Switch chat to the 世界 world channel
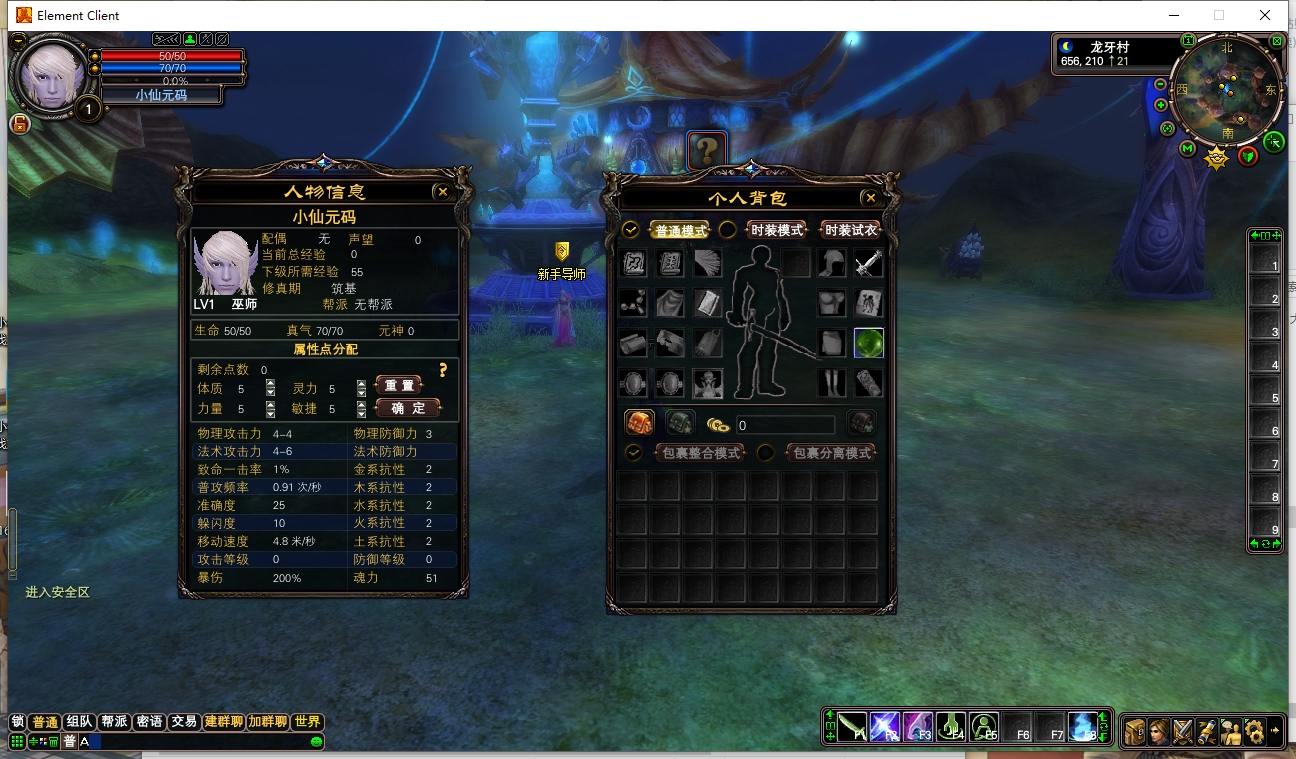The width and height of the screenshot is (1296, 759). tap(309, 722)
